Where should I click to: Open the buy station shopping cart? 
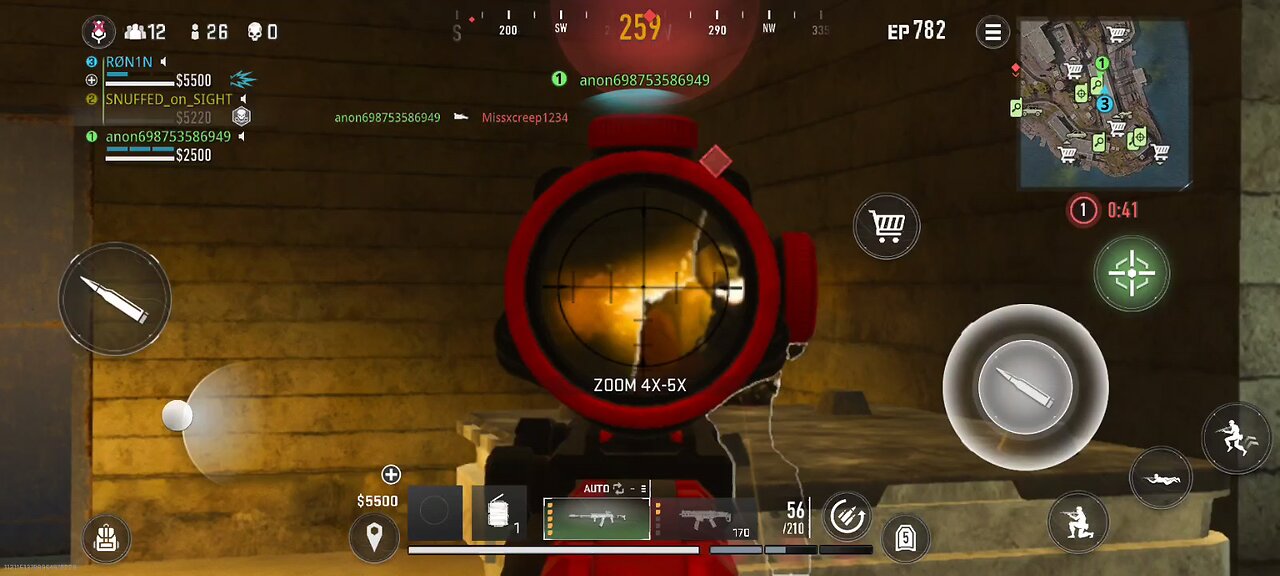[x=887, y=227]
